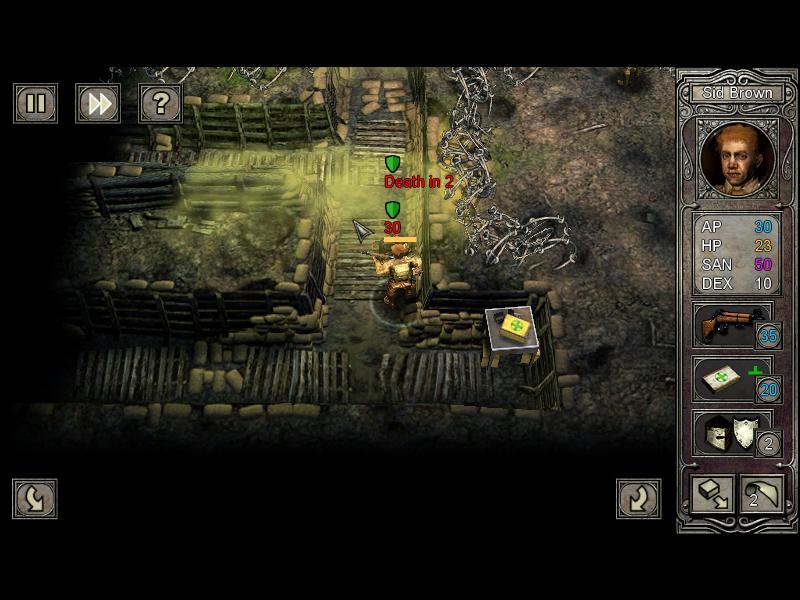Rotate the camera clockwise with the right arrow button
Image resolution: width=800 pixels, height=600 pixels.
[x=638, y=499]
